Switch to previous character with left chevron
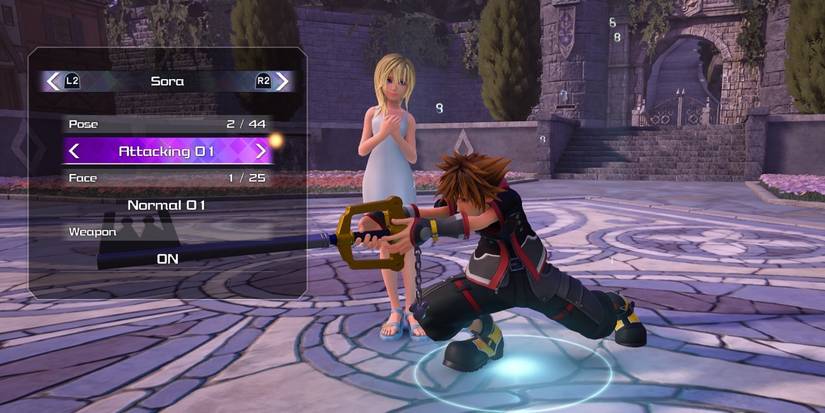825x413 pixels. (52, 81)
